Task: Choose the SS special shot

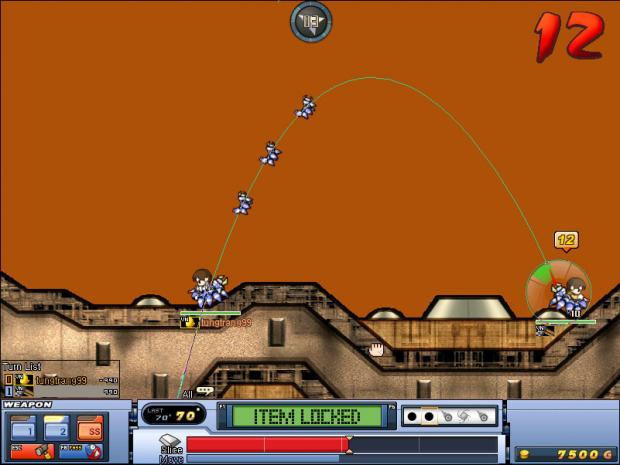Action: [90, 427]
